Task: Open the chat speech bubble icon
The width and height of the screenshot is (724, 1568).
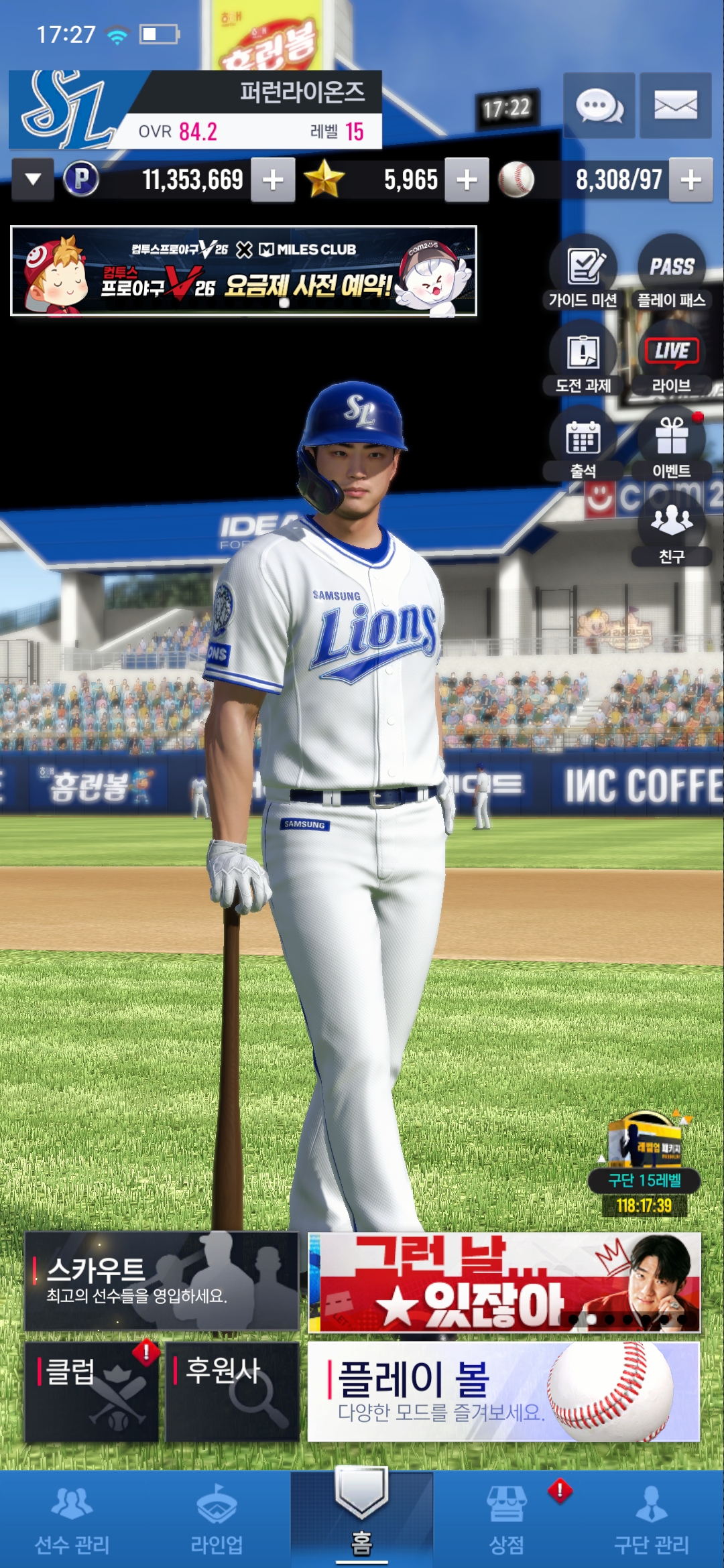Action: pyautogui.click(x=599, y=106)
